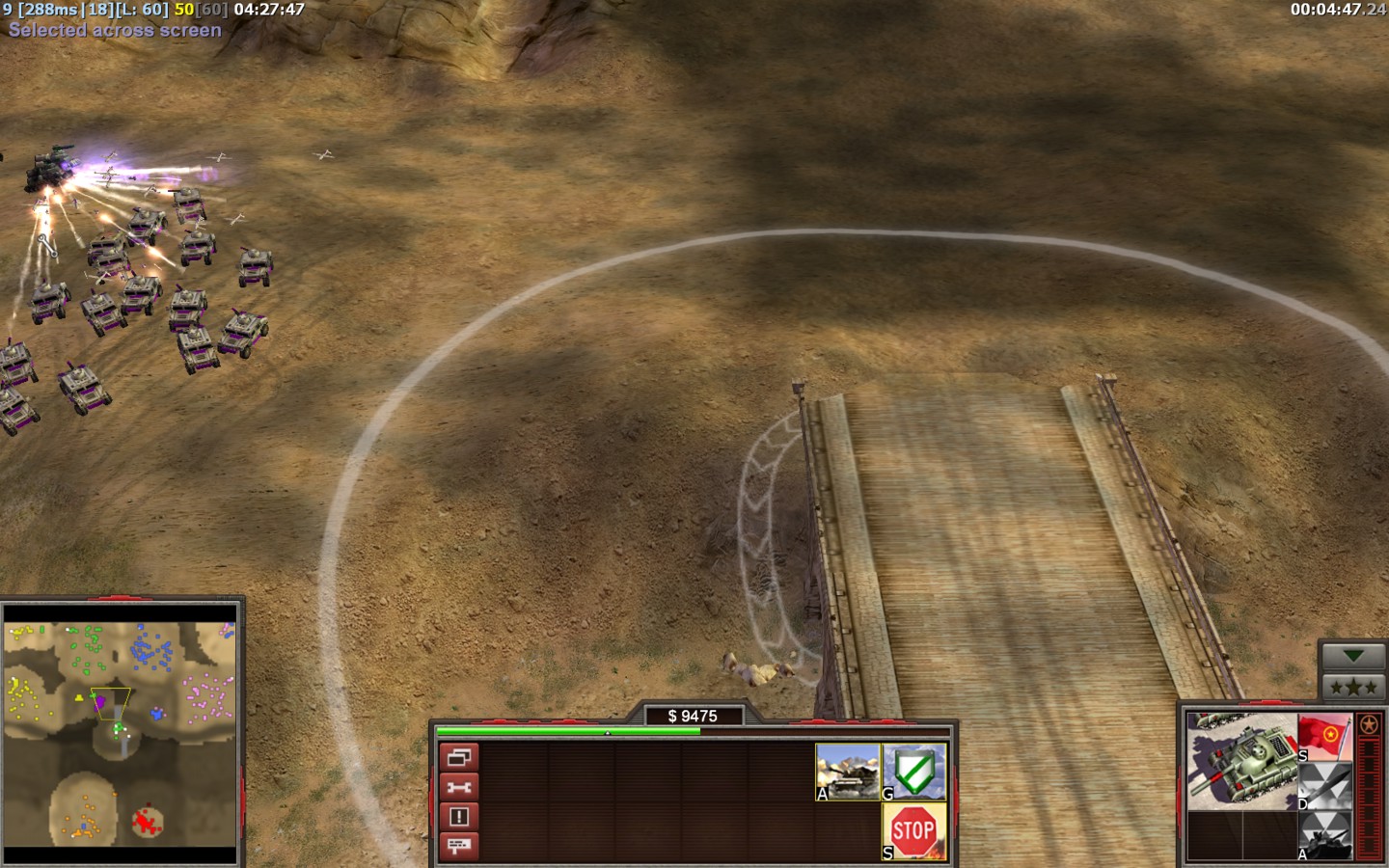Click the red STOP command button
The image size is (1389, 868).
tap(914, 831)
